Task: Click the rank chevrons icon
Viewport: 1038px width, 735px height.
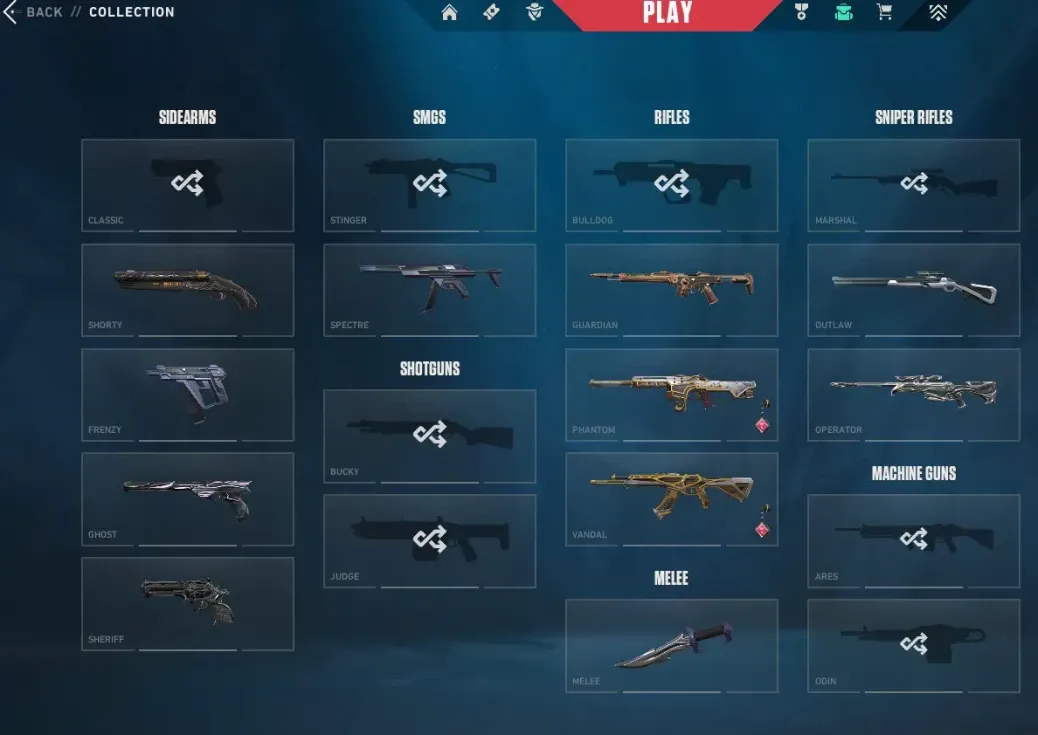Action: point(936,12)
